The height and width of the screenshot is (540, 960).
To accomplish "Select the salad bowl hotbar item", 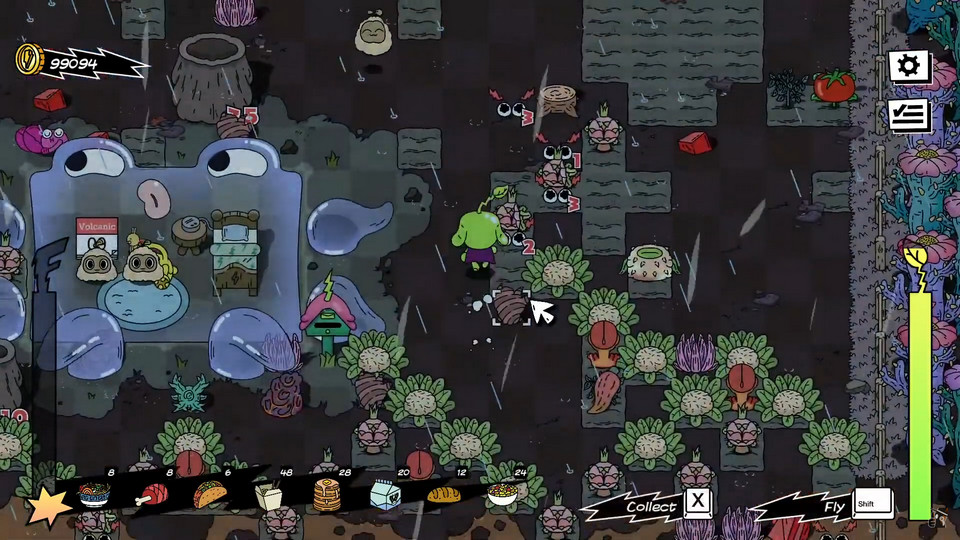I will pos(502,494).
